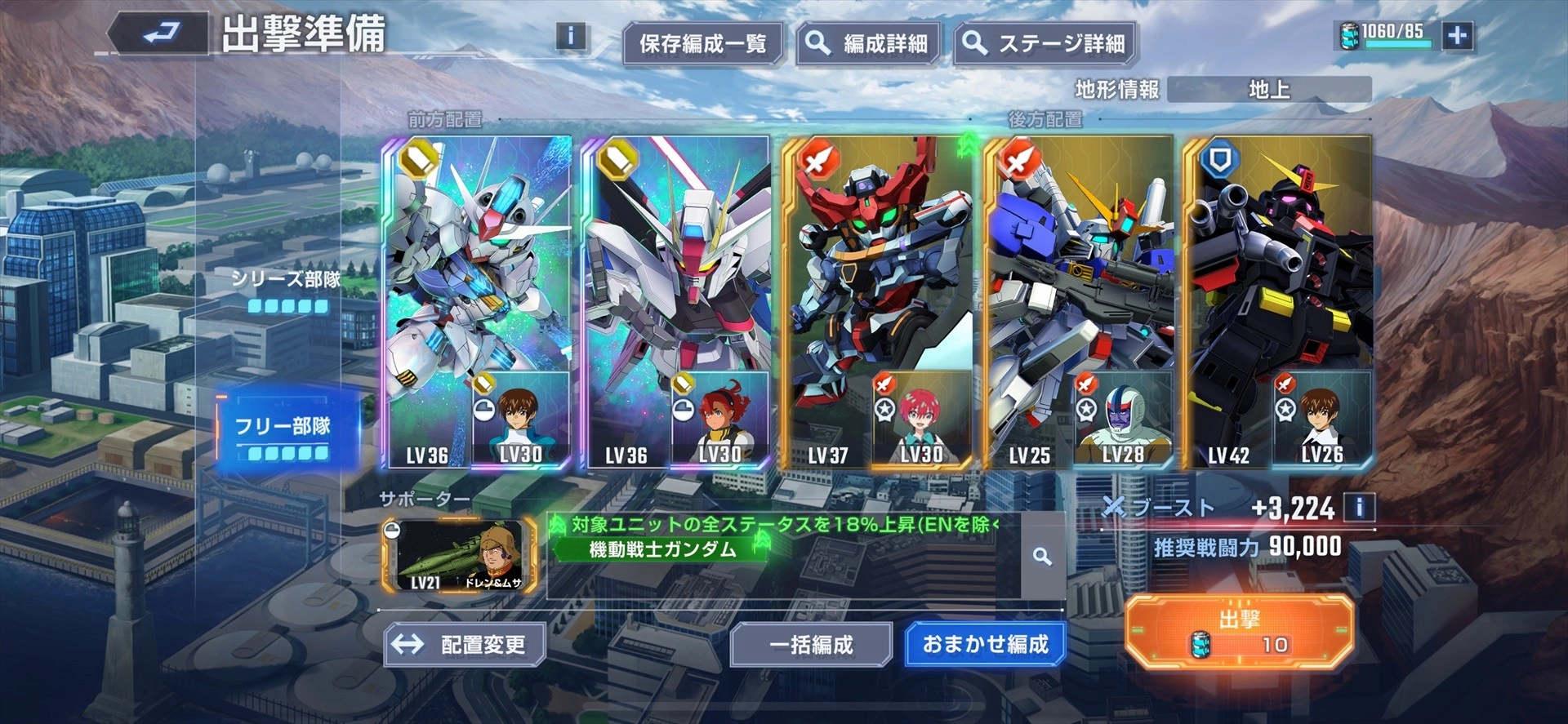Viewport: 1568px width, 724px height.
Task: Tap the red attack-type icon on the third unit card
Action: (817, 161)
